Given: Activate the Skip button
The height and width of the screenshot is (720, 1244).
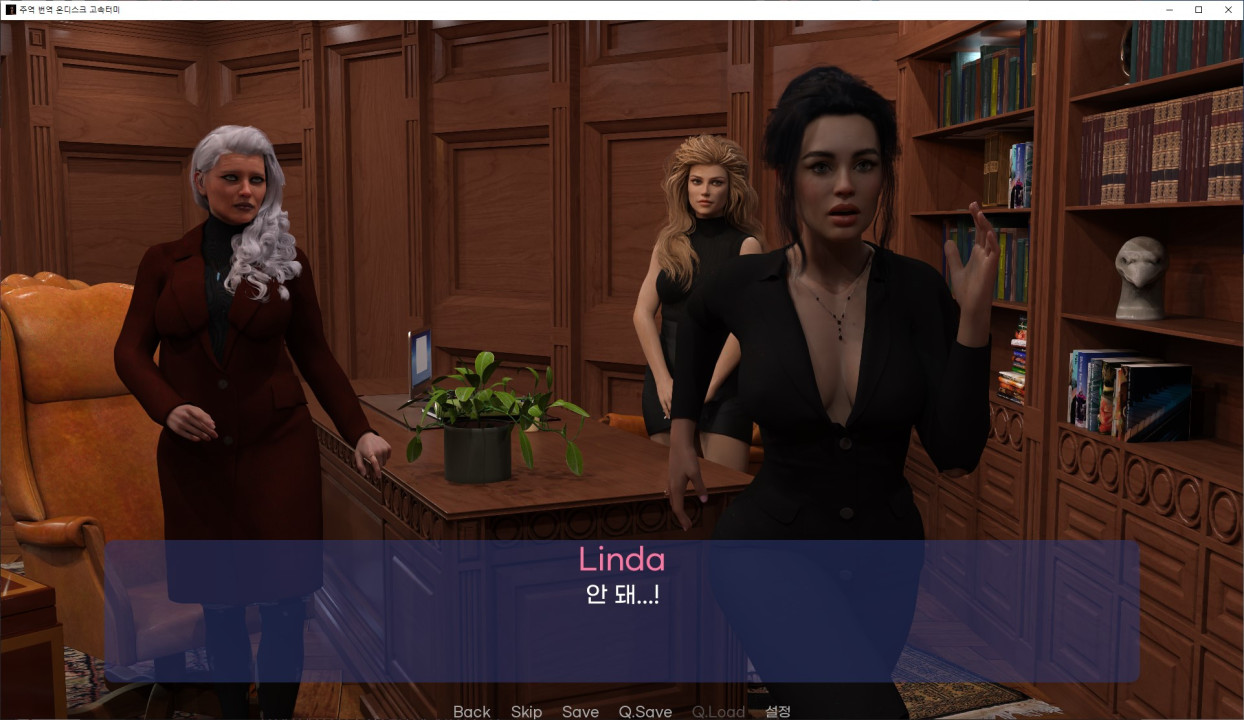Looking at the screenshot, I should tap(526, 711).
